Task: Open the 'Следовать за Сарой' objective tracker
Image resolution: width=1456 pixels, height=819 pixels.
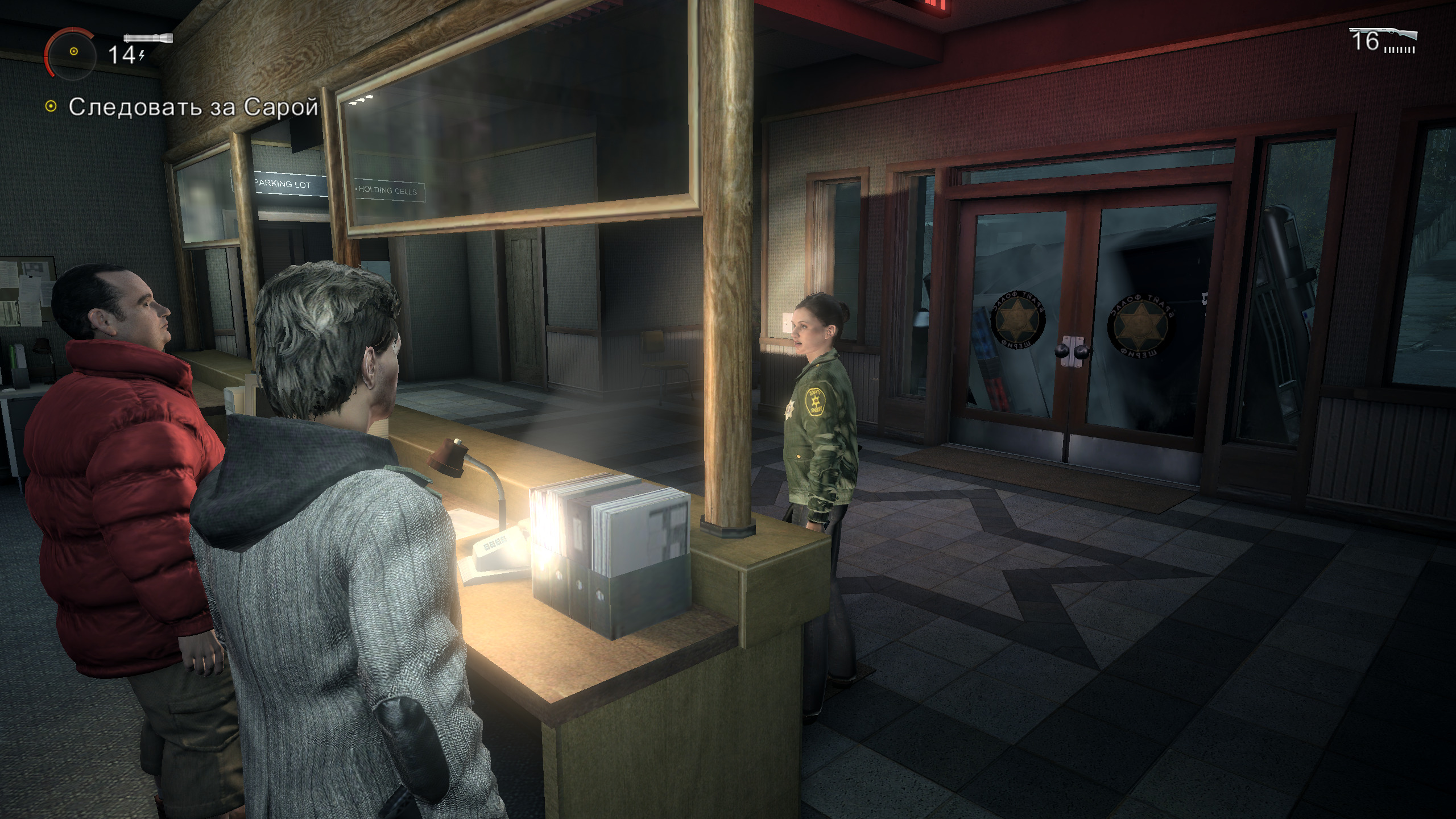Action: [x=193, y=107]
